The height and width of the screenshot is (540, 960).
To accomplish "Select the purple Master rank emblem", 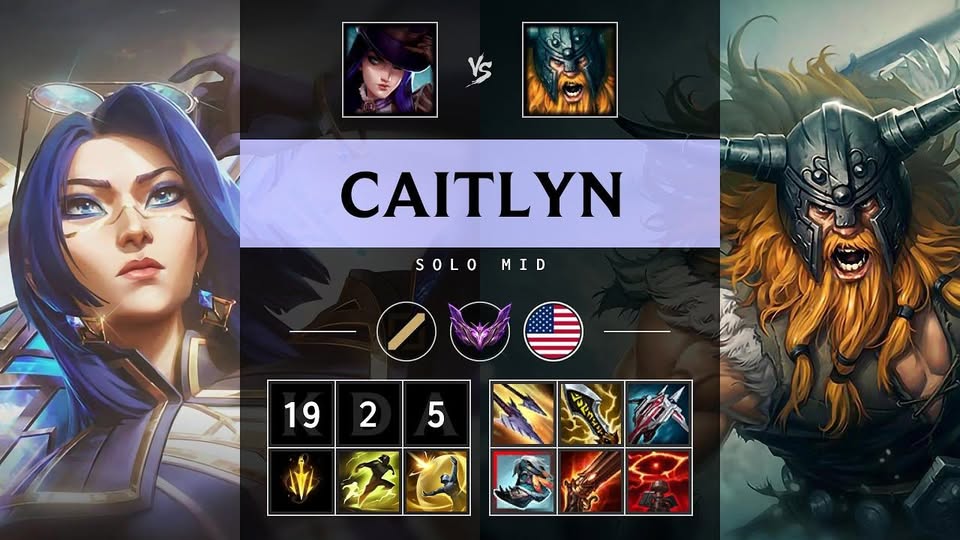I will 480,330.
